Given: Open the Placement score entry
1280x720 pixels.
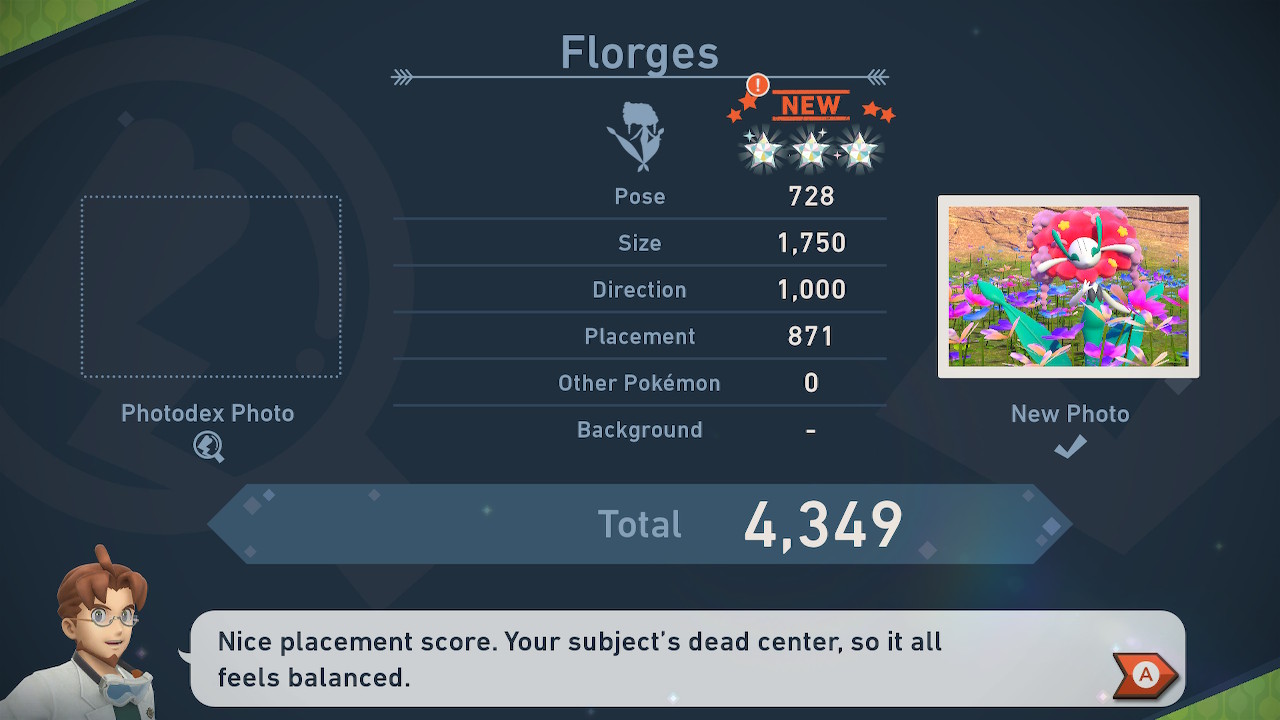Looking at the screenshot, I should 640,336.
